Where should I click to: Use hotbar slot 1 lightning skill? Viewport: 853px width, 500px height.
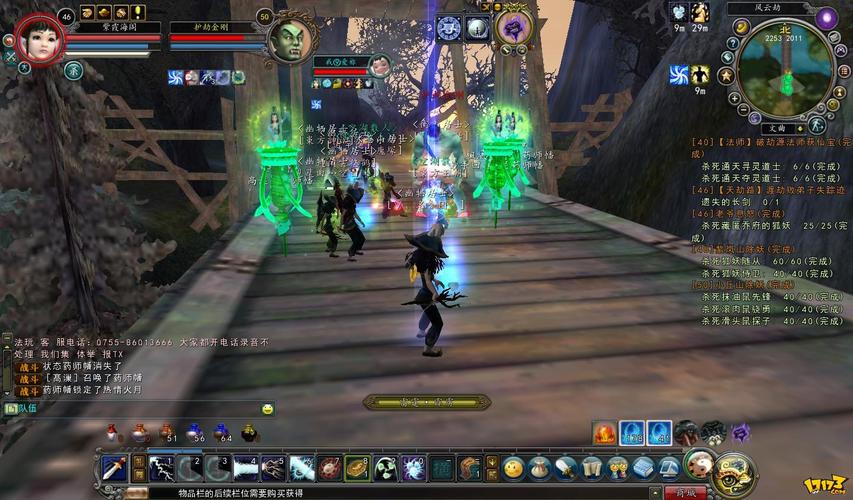(161, 468)
